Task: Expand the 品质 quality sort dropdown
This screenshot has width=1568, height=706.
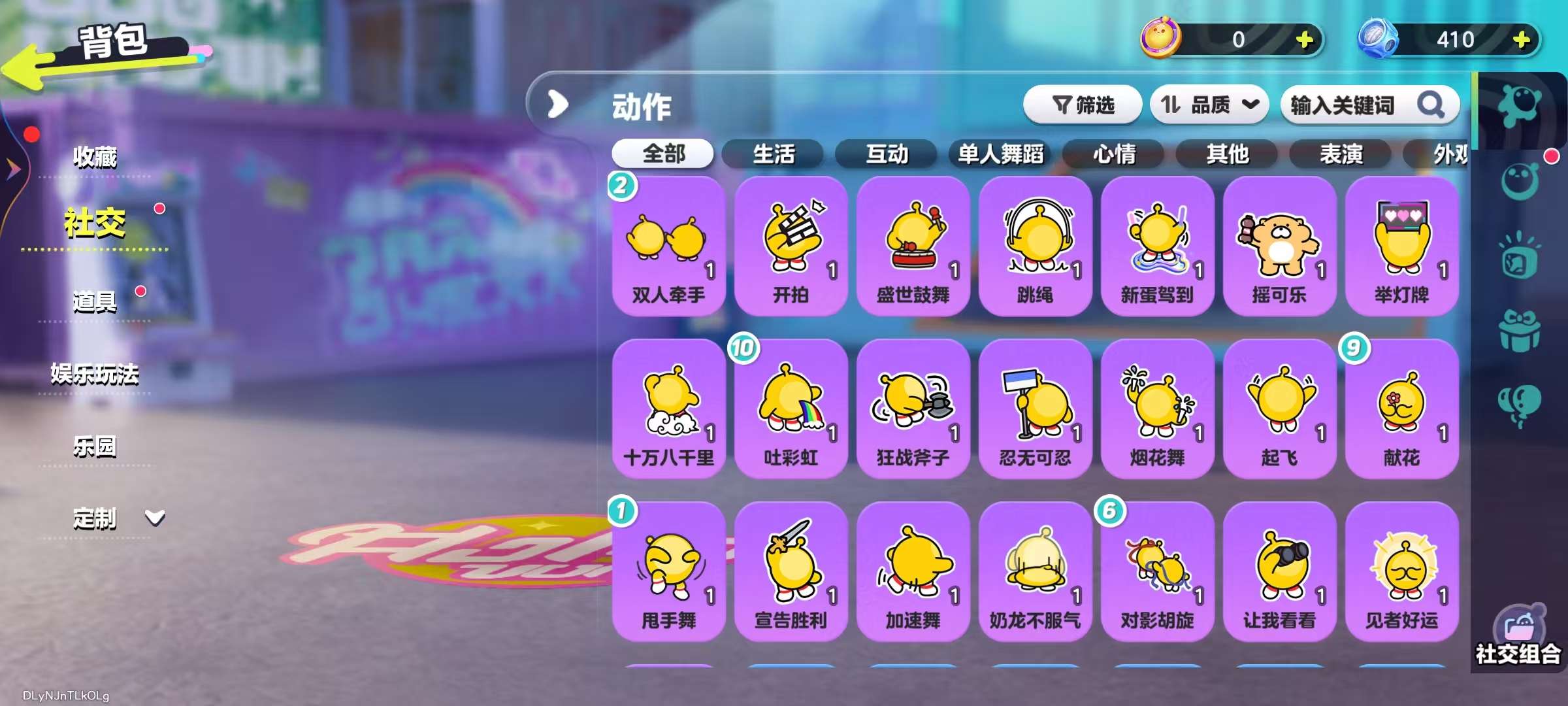Action: point(1209,105)
